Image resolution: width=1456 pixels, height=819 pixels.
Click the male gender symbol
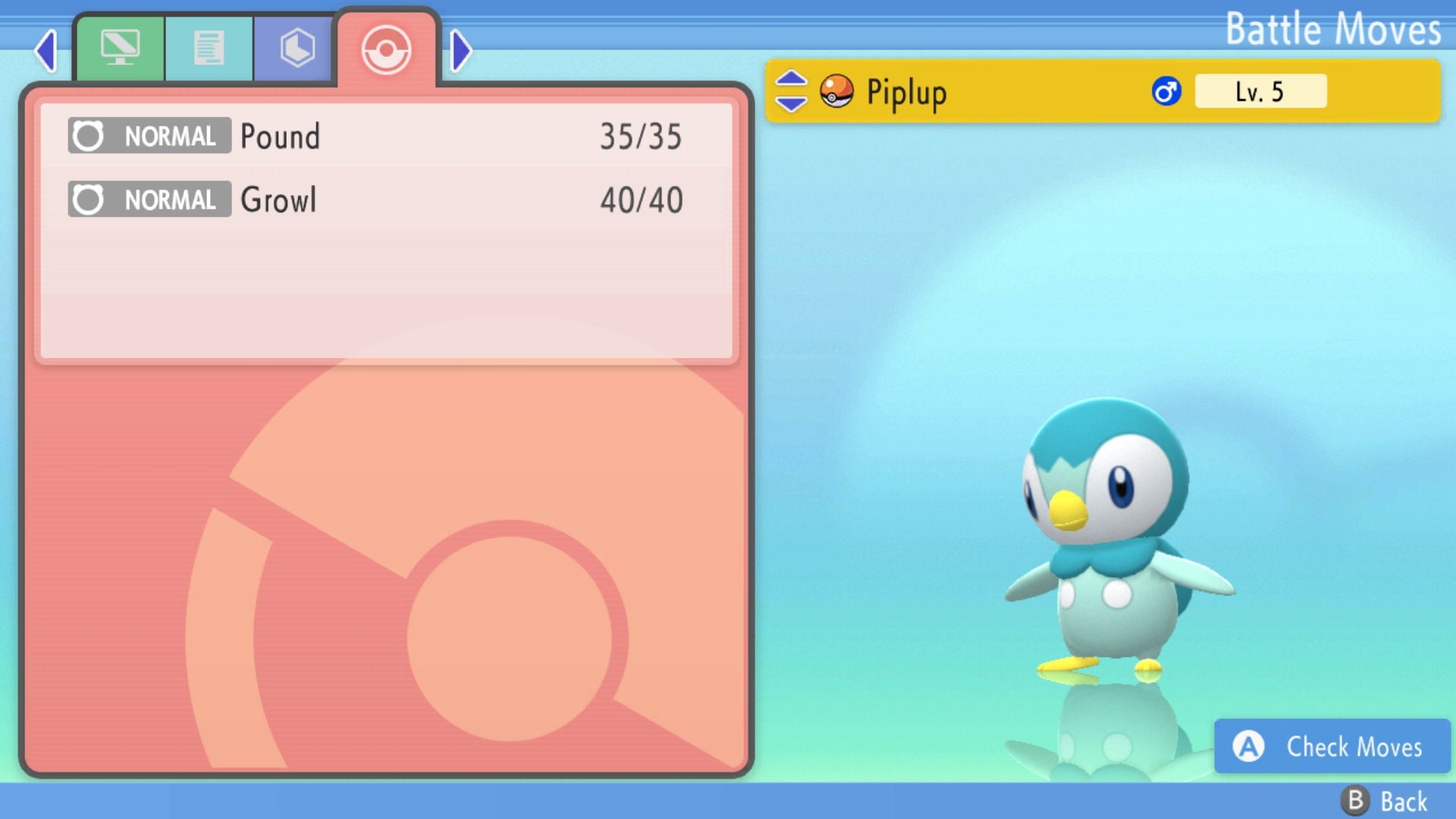pos(1166,91)
